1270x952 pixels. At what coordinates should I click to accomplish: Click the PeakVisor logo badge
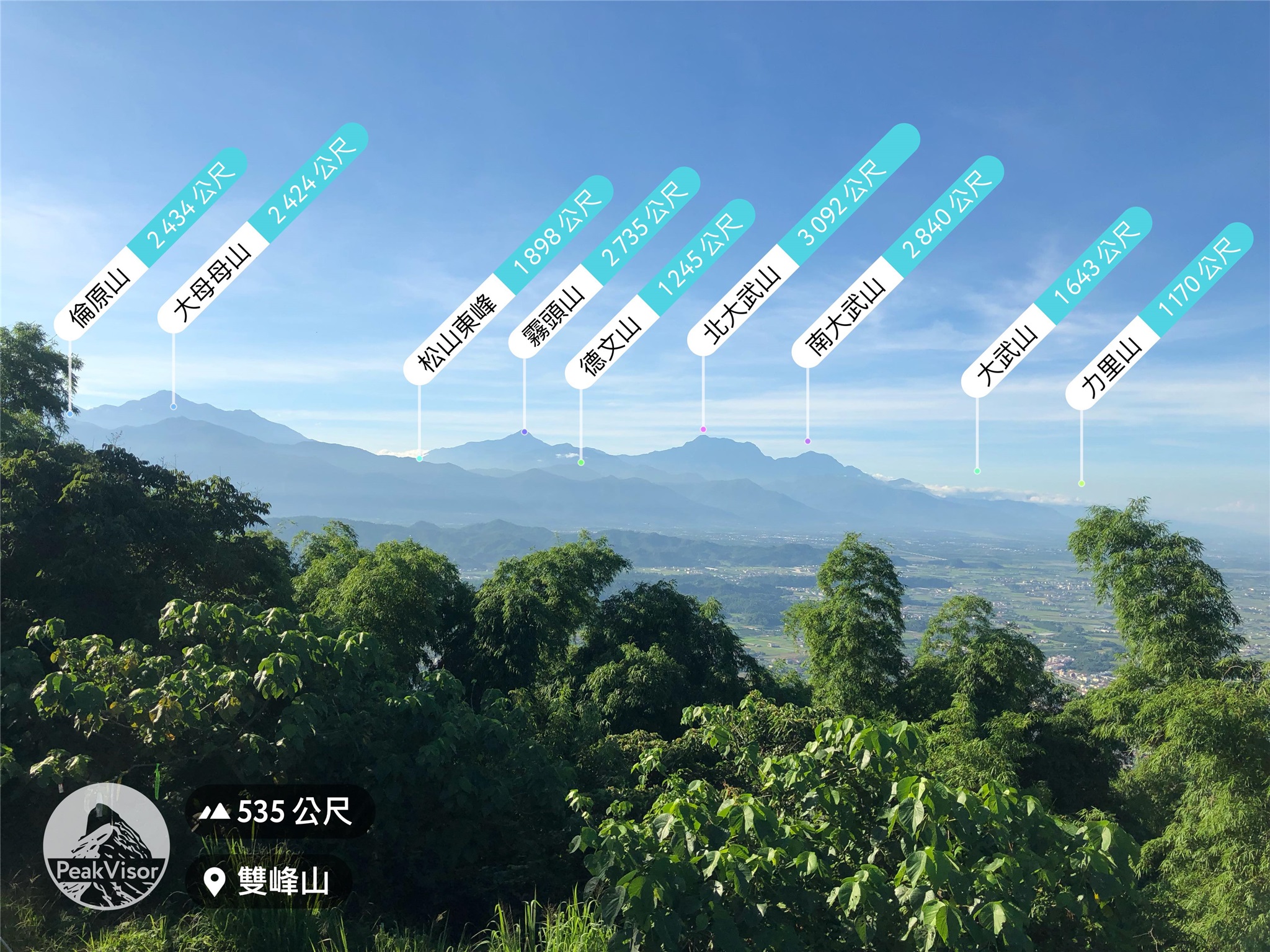[107, 846]
